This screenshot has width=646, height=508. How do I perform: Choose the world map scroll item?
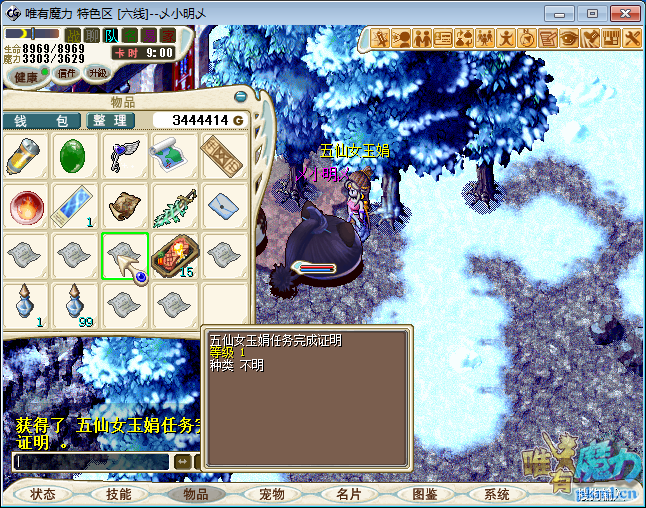[x=173, y=157]
